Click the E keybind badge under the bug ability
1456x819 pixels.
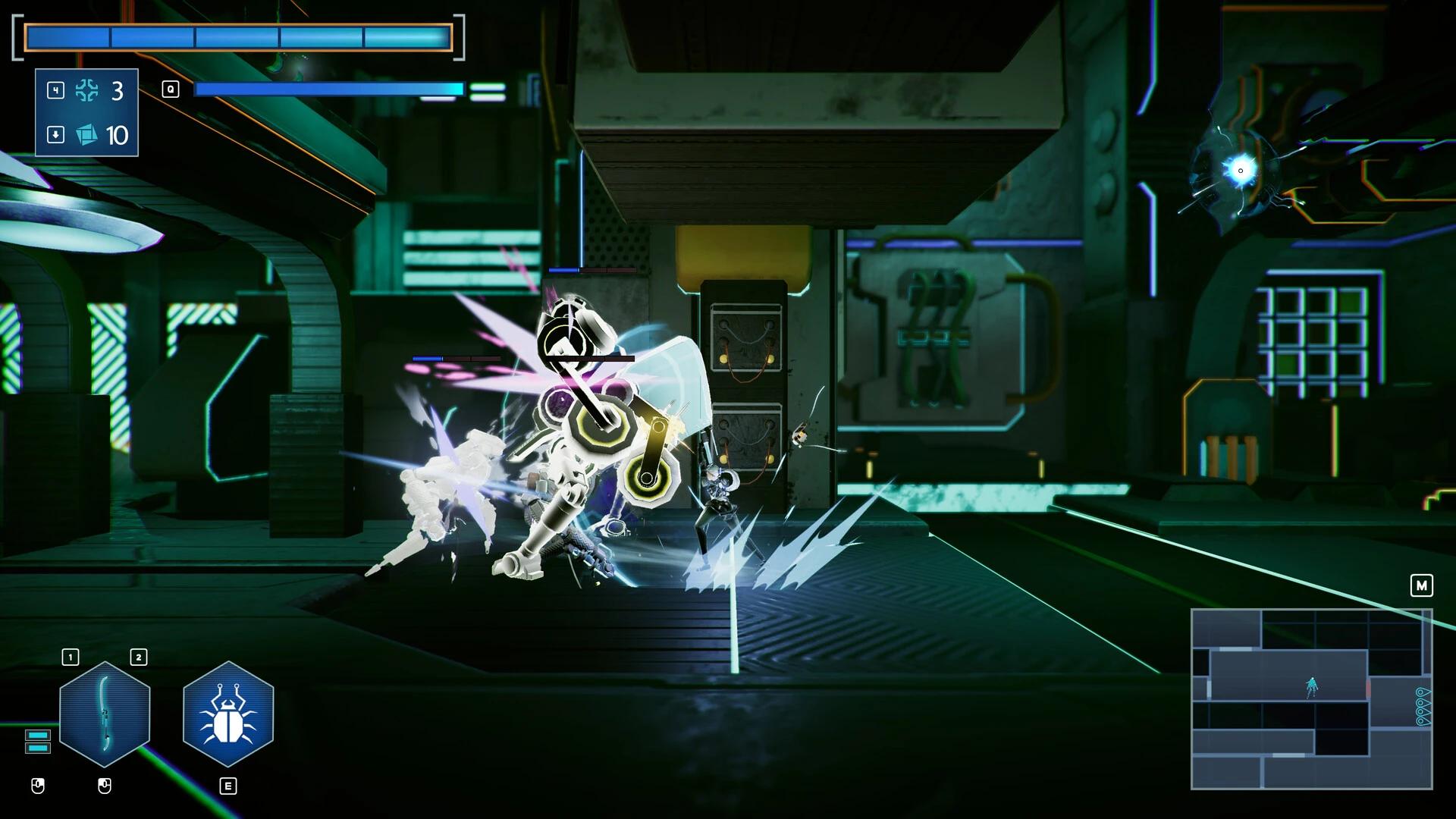227,786
